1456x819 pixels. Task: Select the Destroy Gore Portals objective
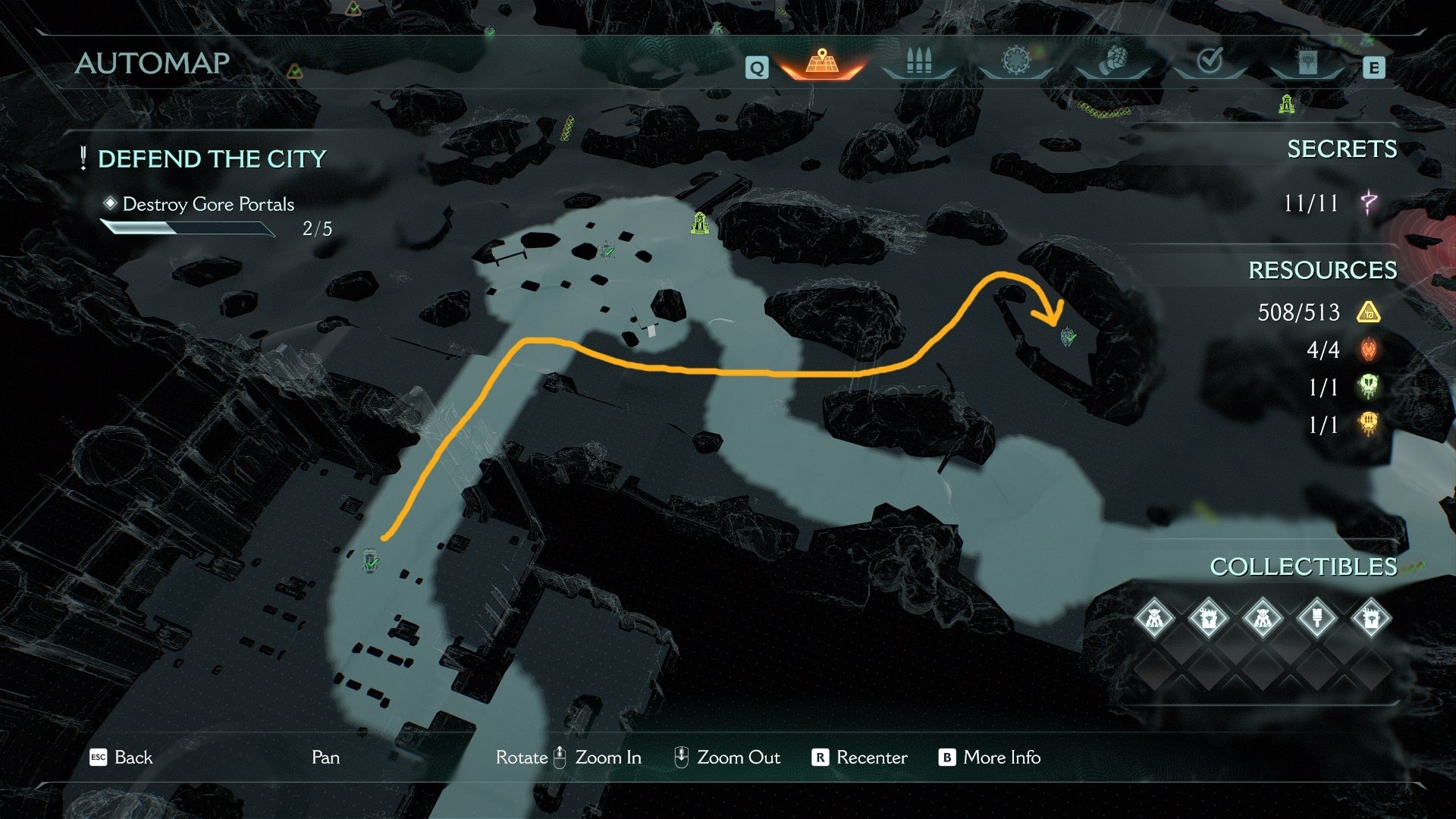(208, 204)
